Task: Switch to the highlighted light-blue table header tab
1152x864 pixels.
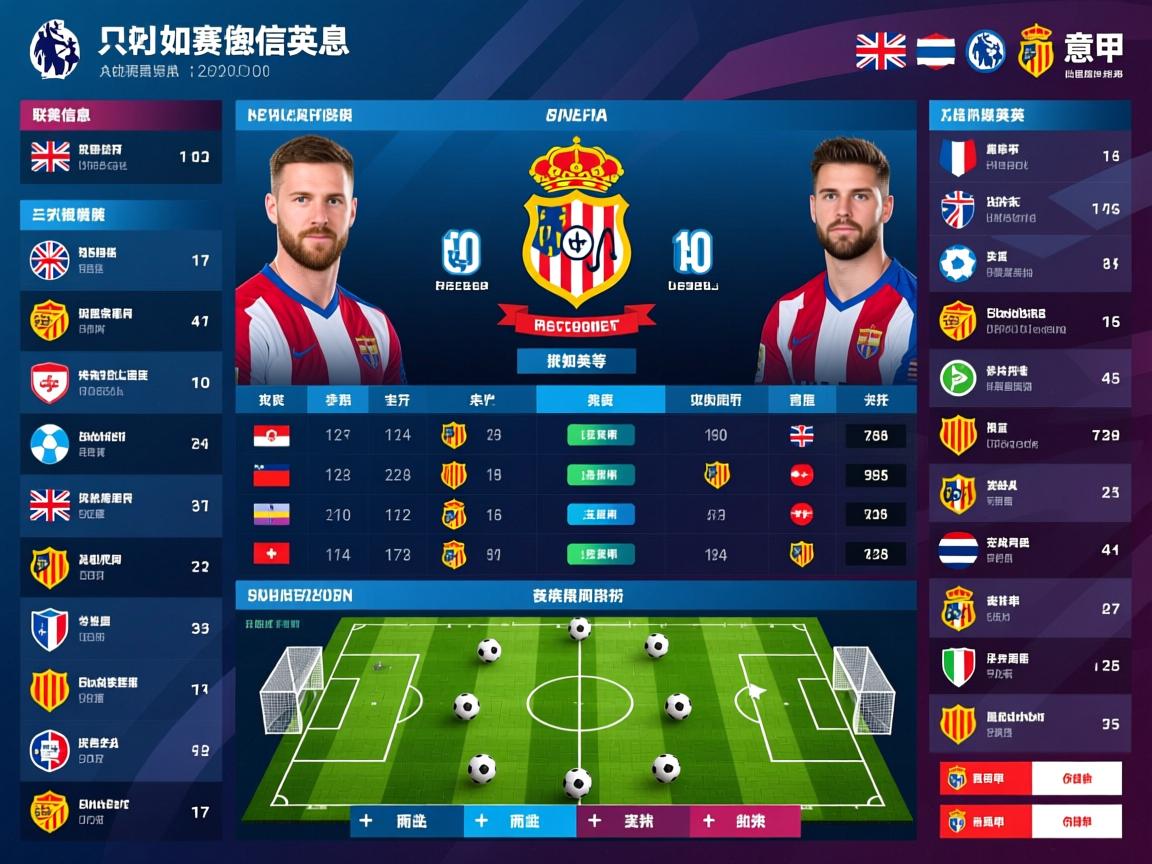Action: click(x=600, y=400)
